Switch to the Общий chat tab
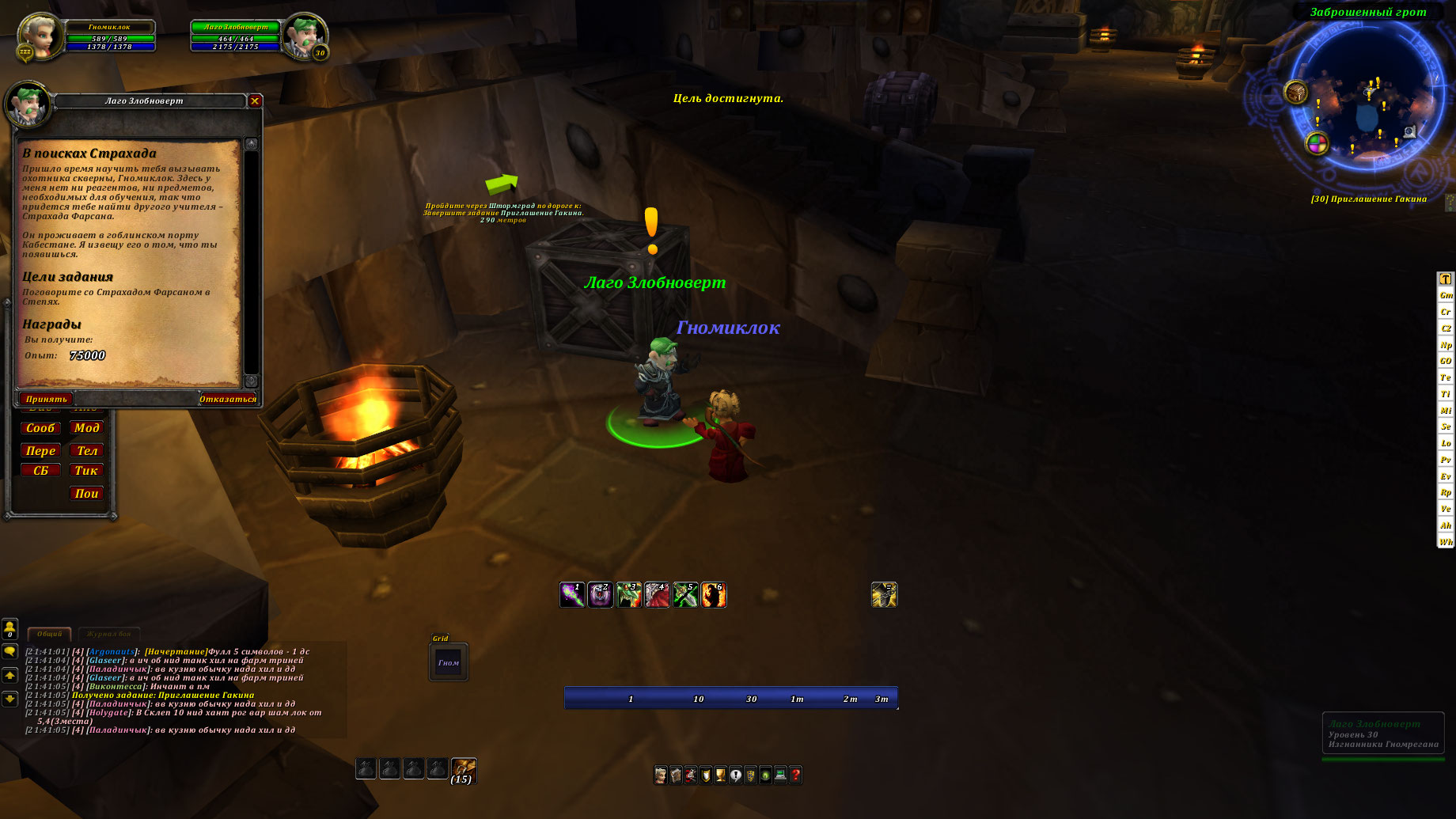This screenshot has height=819, width=1456. pos(49,634)
